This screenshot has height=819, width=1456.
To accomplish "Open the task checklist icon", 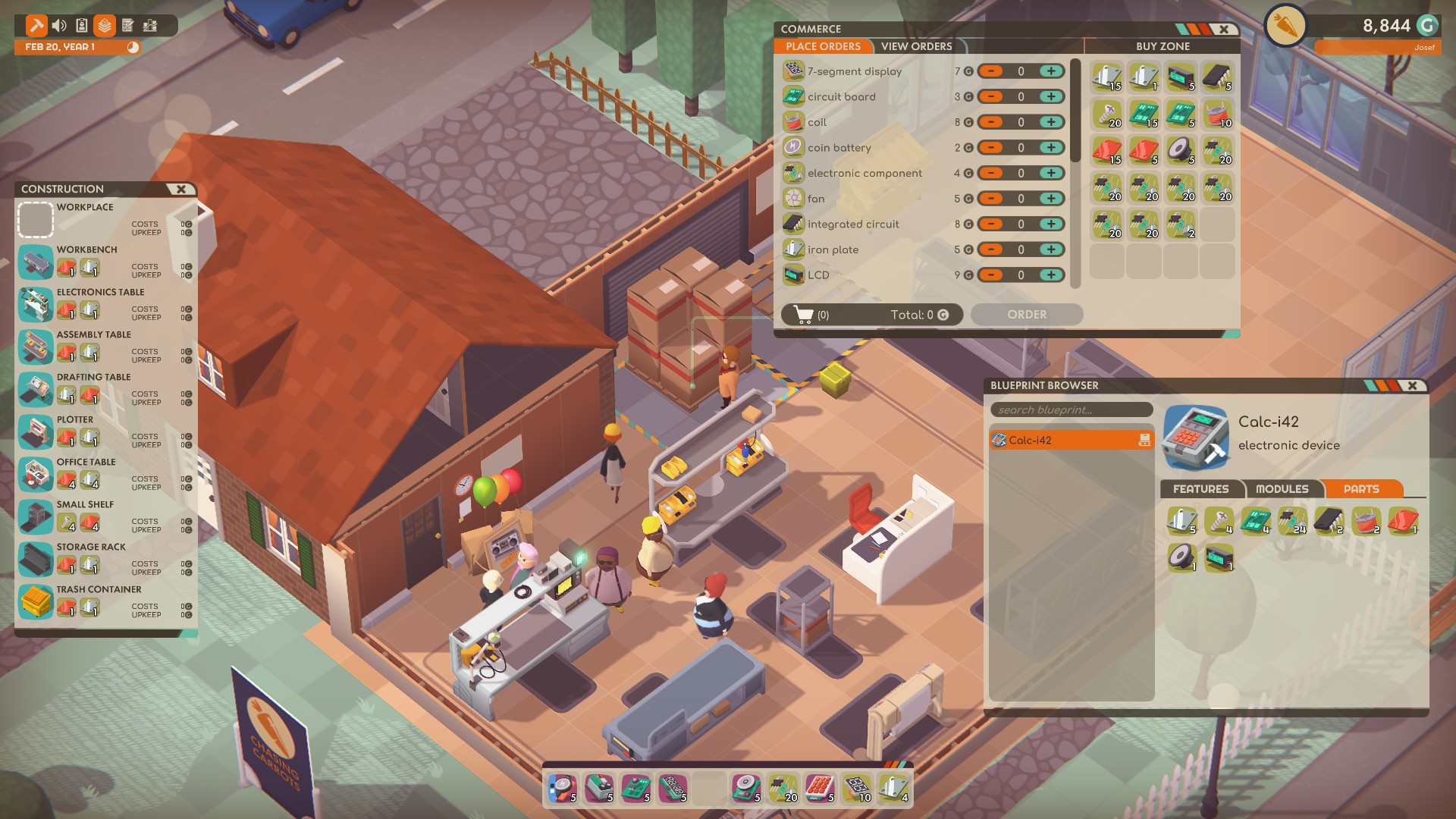I will (129, 24).
